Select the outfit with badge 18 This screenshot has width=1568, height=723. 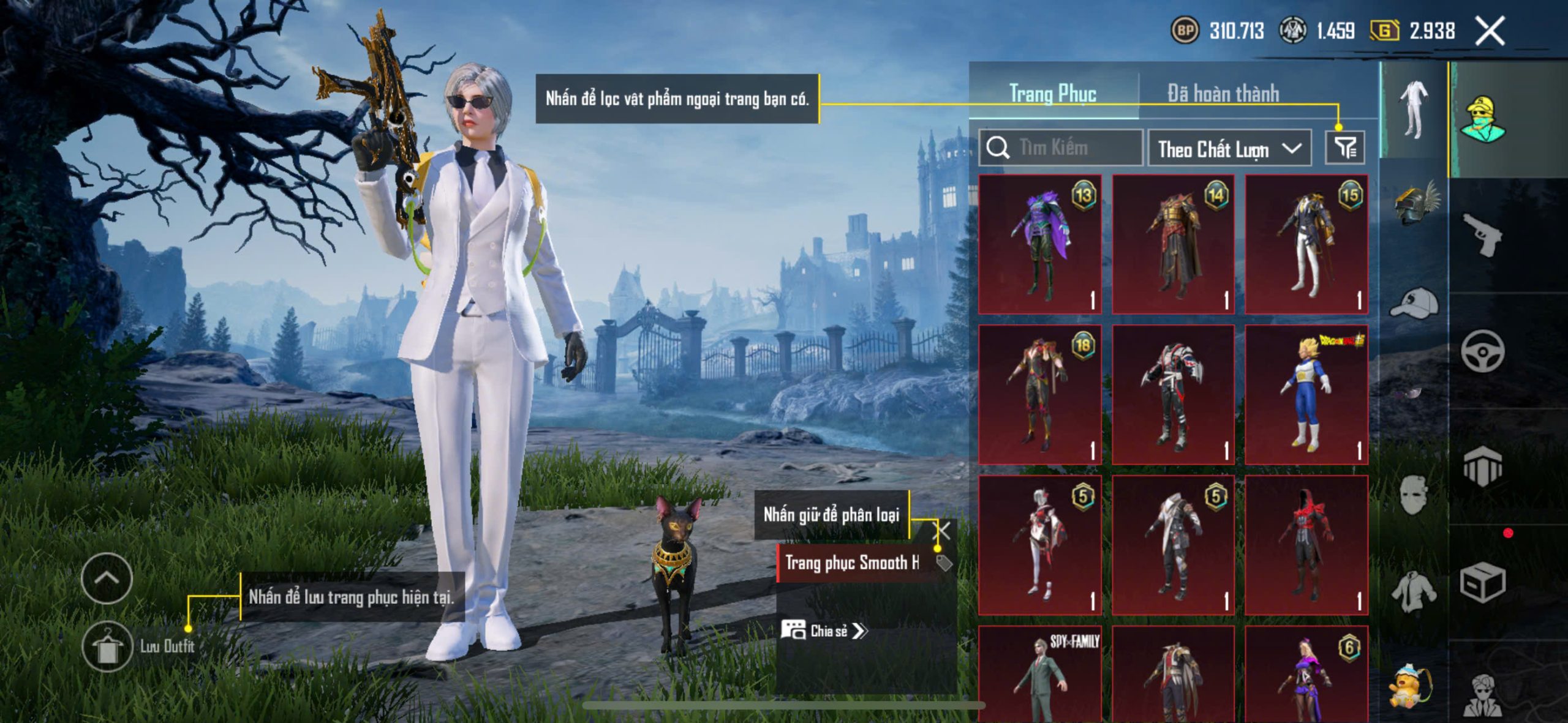pyautogui.click(x=1040, y=394)
